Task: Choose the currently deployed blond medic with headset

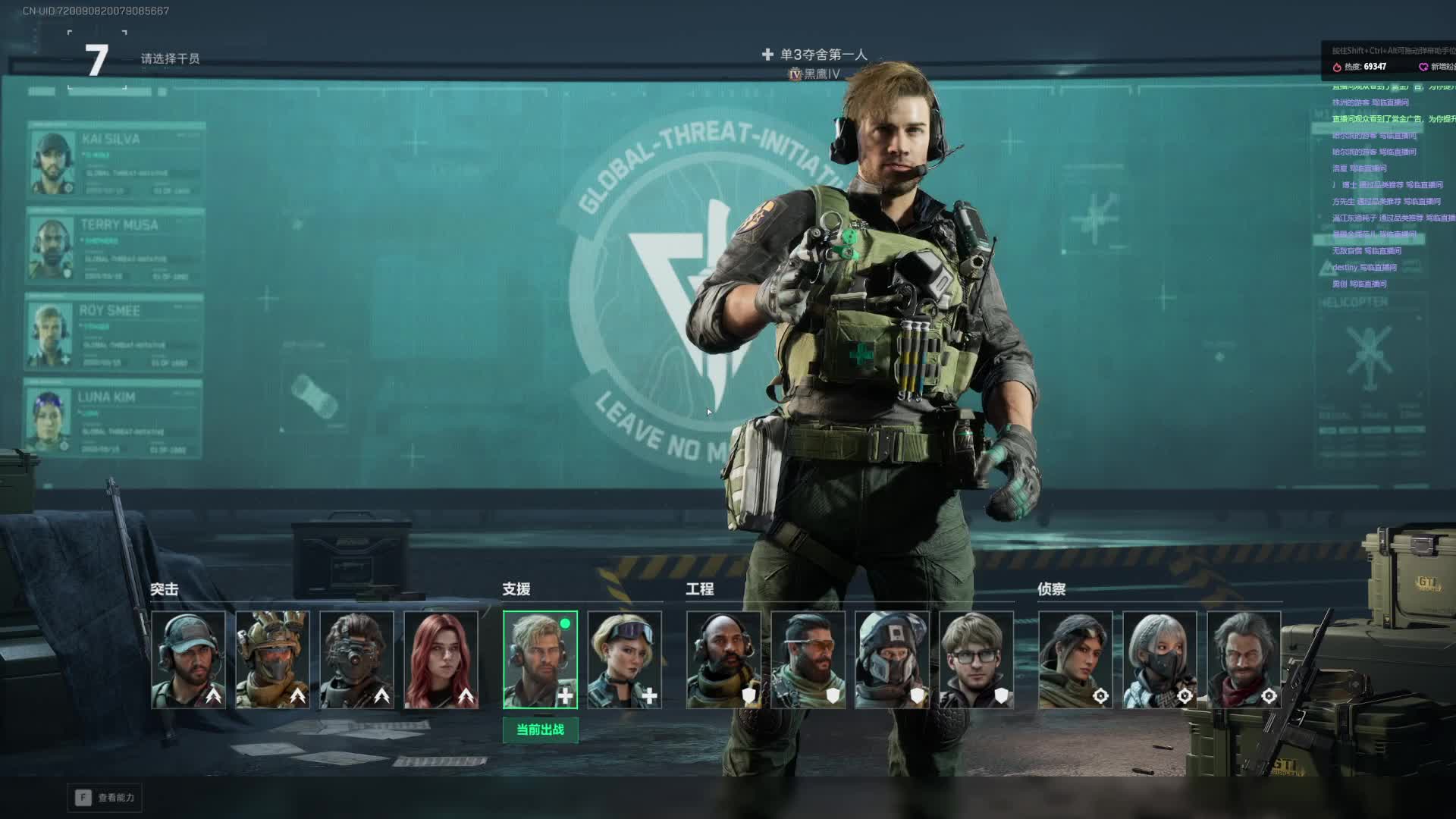Action: tap(540, 660)
